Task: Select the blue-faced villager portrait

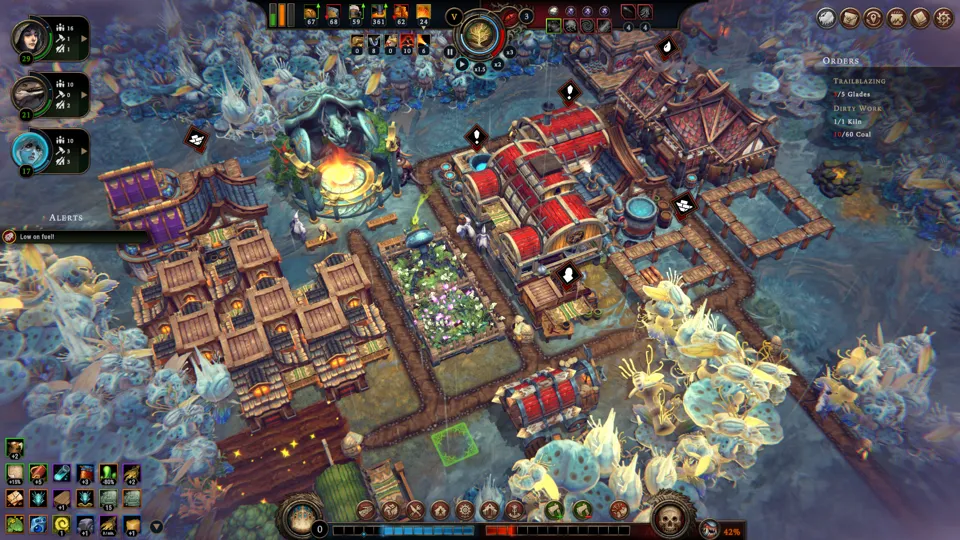Action: click(28, 149)
